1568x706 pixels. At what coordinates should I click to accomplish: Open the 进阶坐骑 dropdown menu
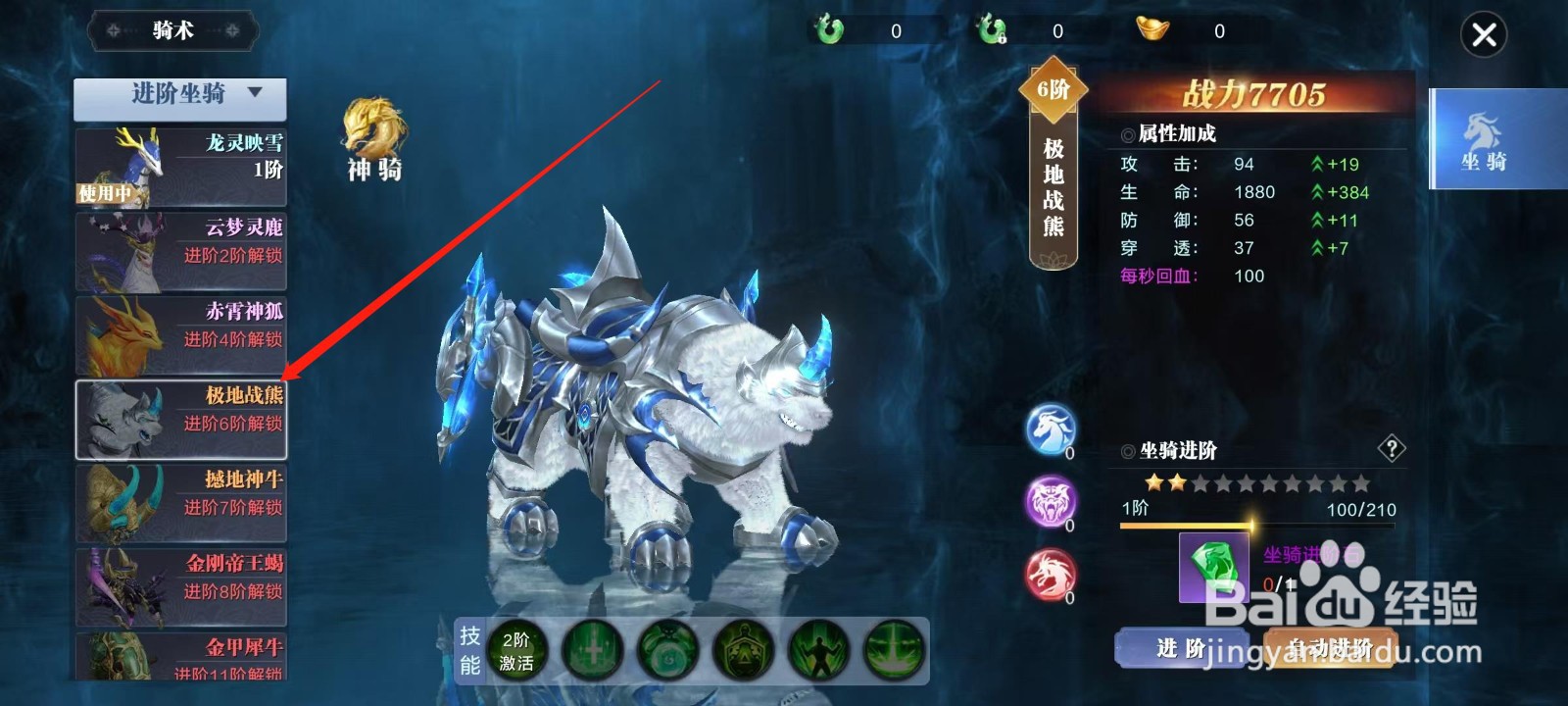[x=178, y=96]
